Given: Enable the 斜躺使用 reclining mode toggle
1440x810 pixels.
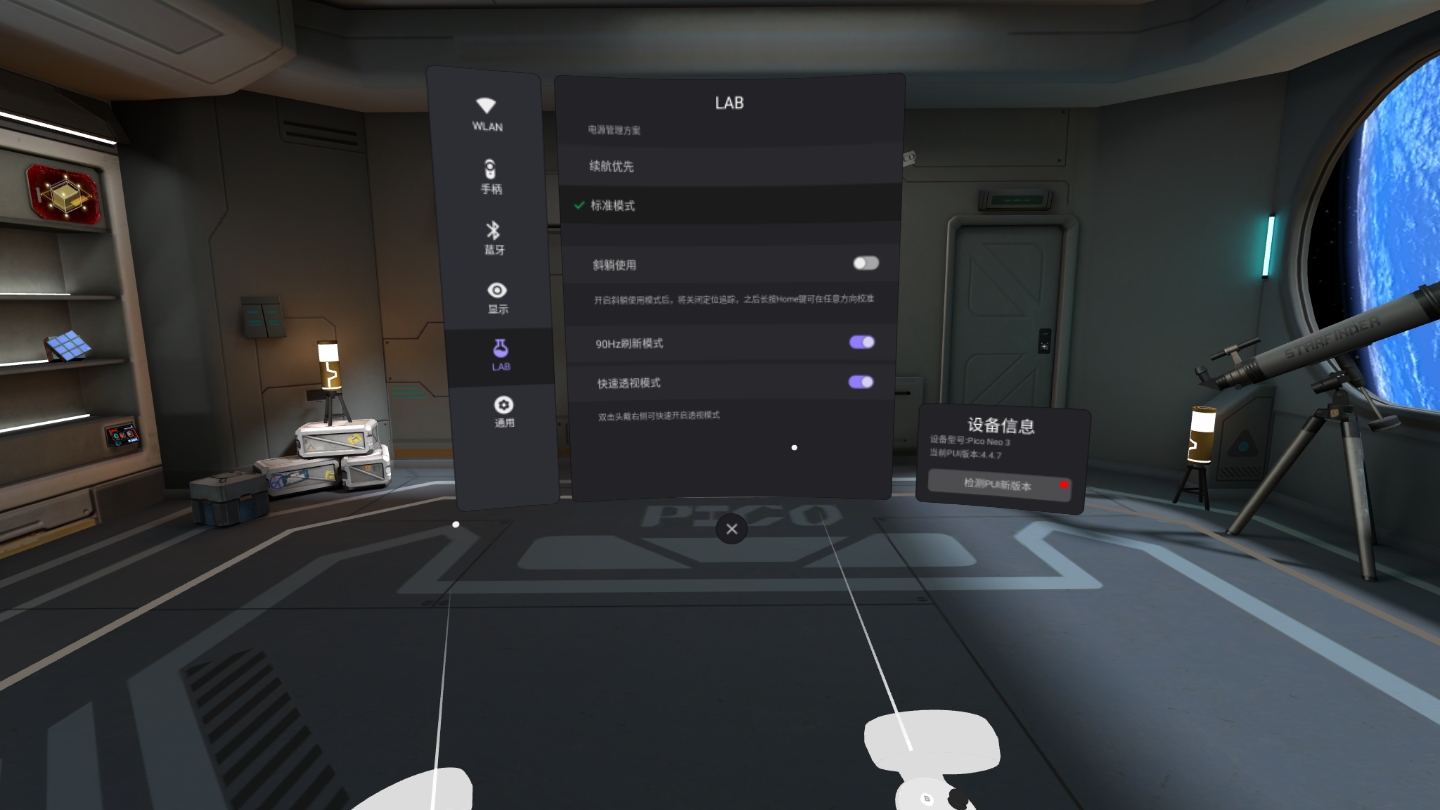Looking at the screenshot, I should coord(864,262).
